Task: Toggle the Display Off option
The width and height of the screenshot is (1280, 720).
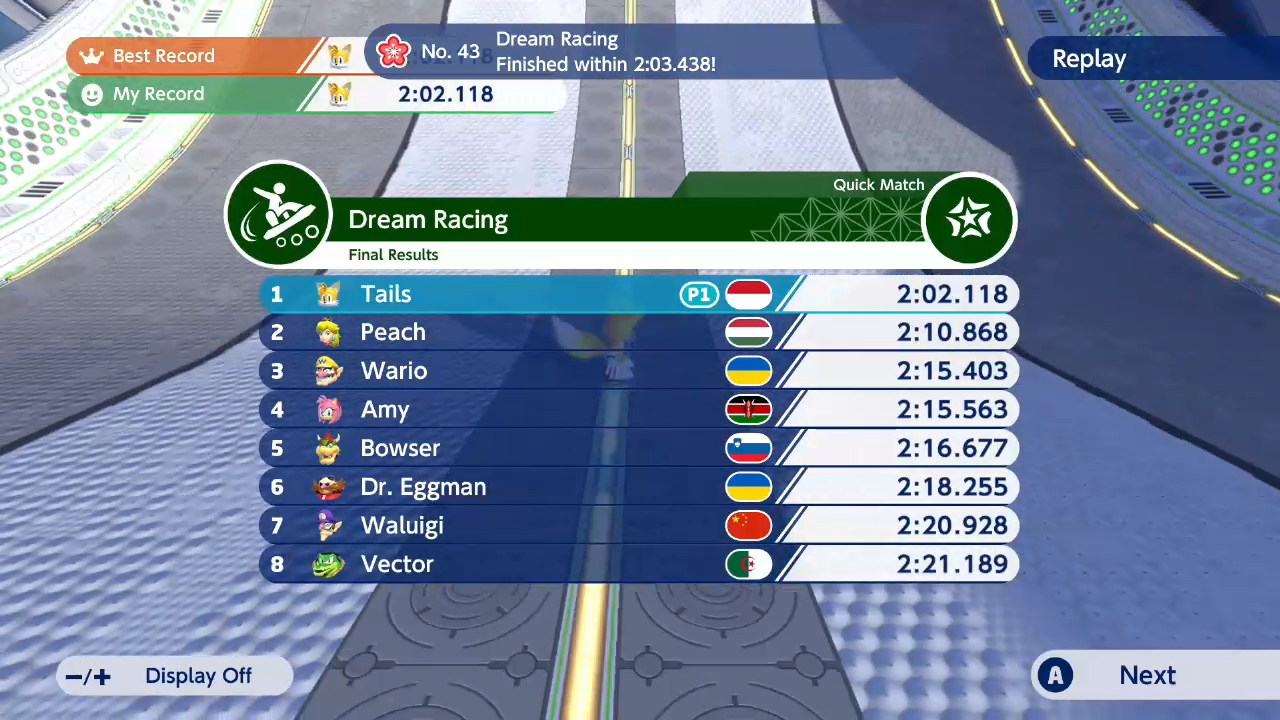Action: click(176, 676)
